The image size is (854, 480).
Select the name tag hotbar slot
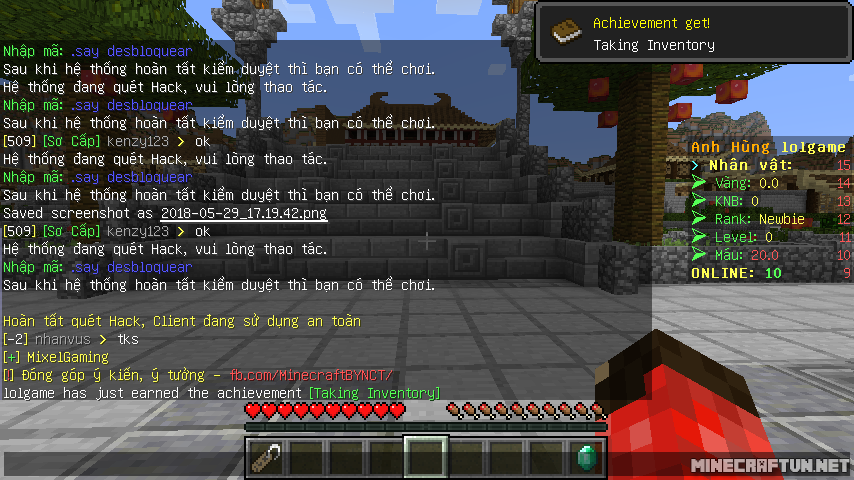pos(266,457)
